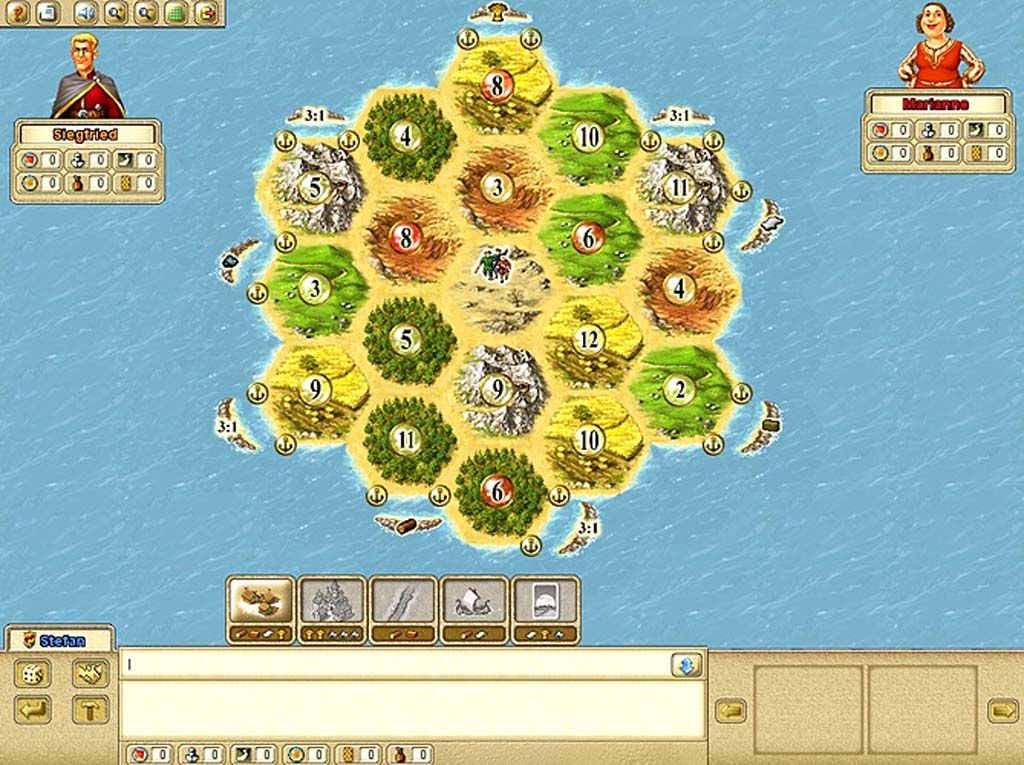This screenshot has height=765, width=1024.
Task: Choose the city build card
Action: tap(332, 603)
